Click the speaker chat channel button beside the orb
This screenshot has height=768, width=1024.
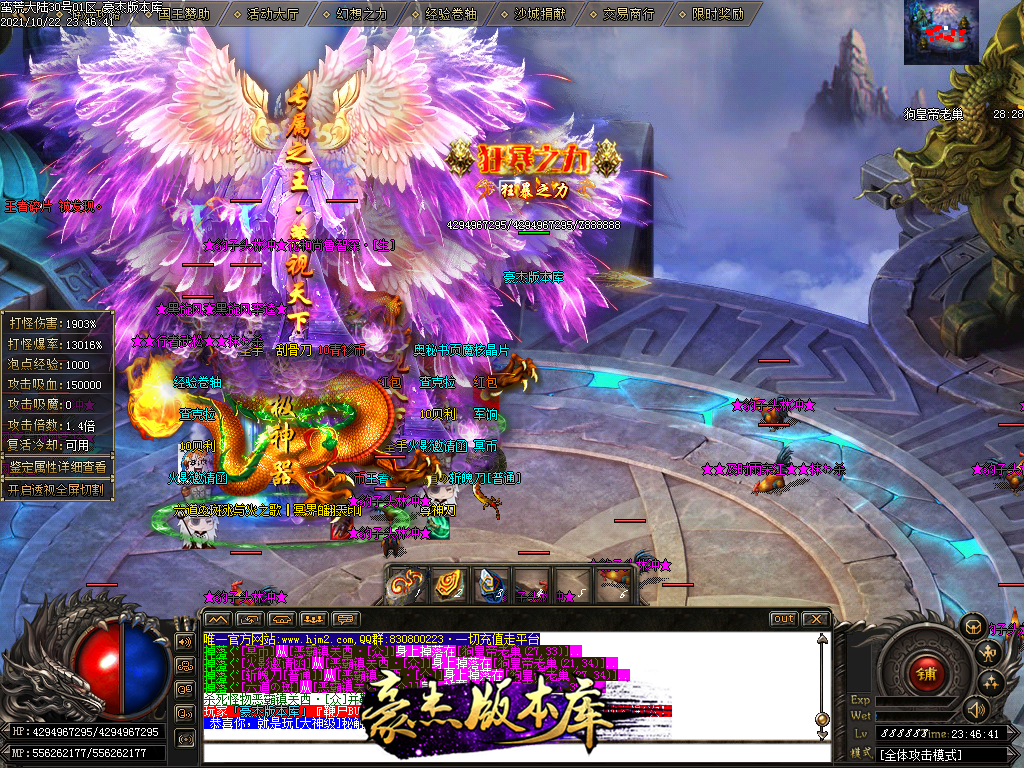click(184, 641)
